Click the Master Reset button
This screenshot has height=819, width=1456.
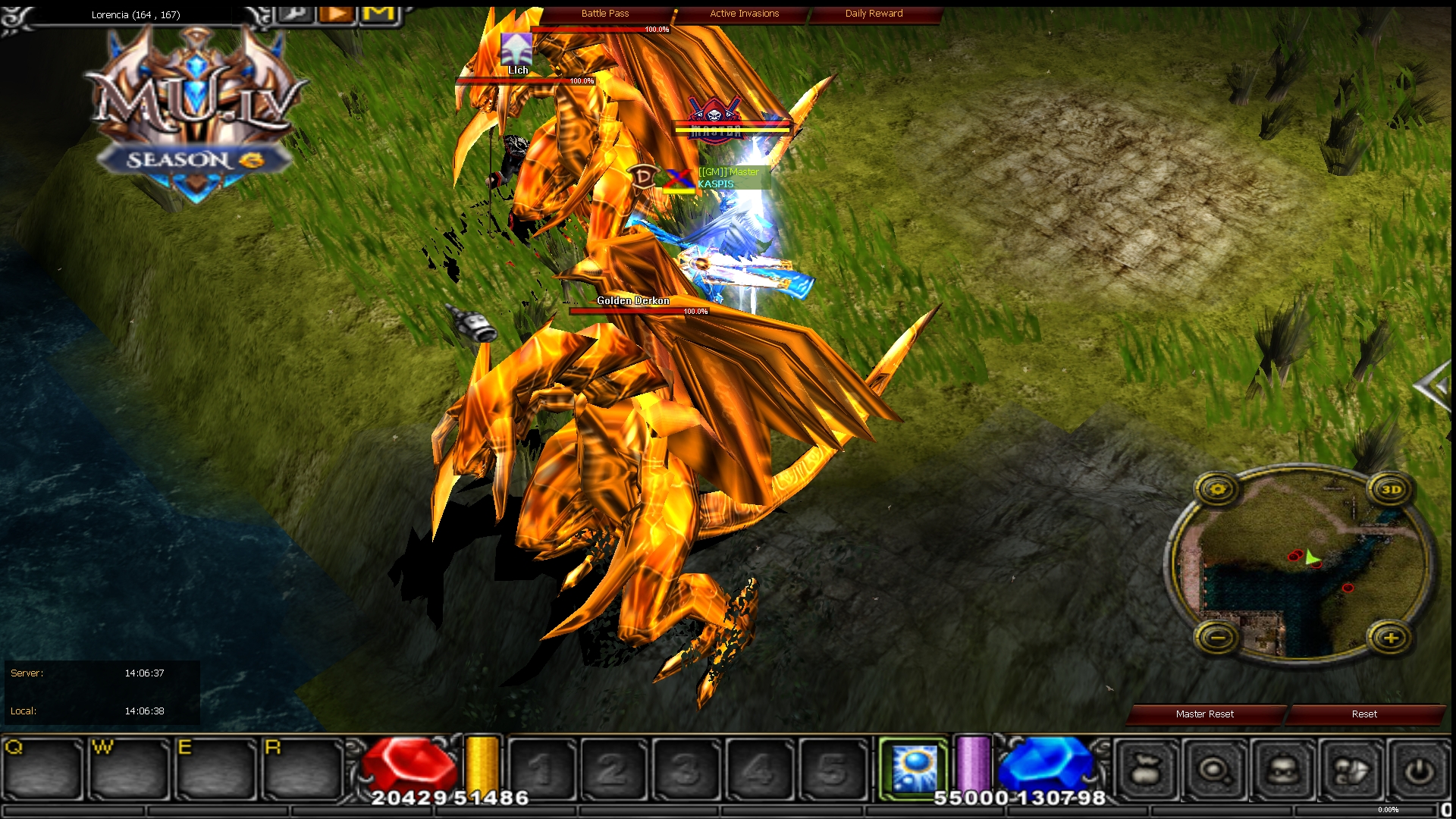pyautogui.click(x=1204, y=714)
